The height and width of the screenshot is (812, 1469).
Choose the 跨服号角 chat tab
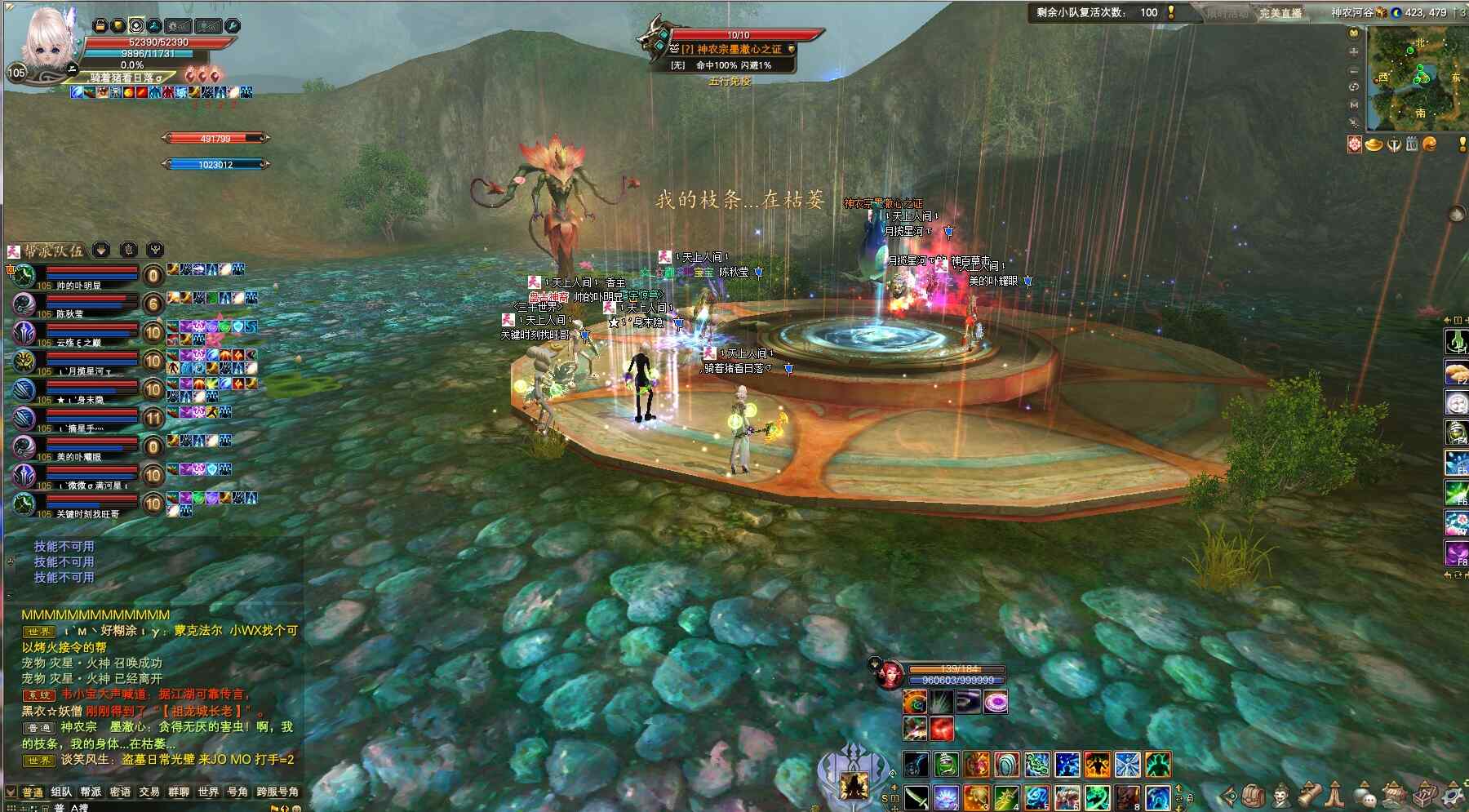(x=277, y=792)
